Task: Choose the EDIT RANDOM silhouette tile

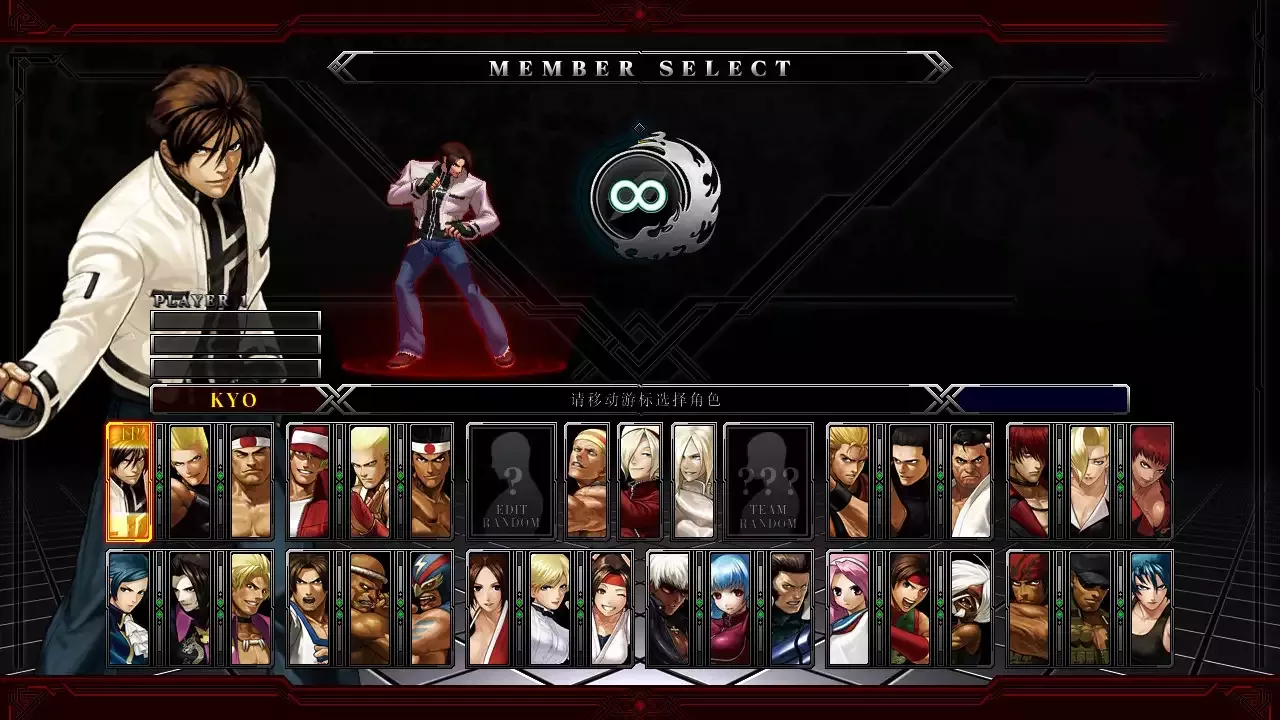Action: click(x=511, y=481)
